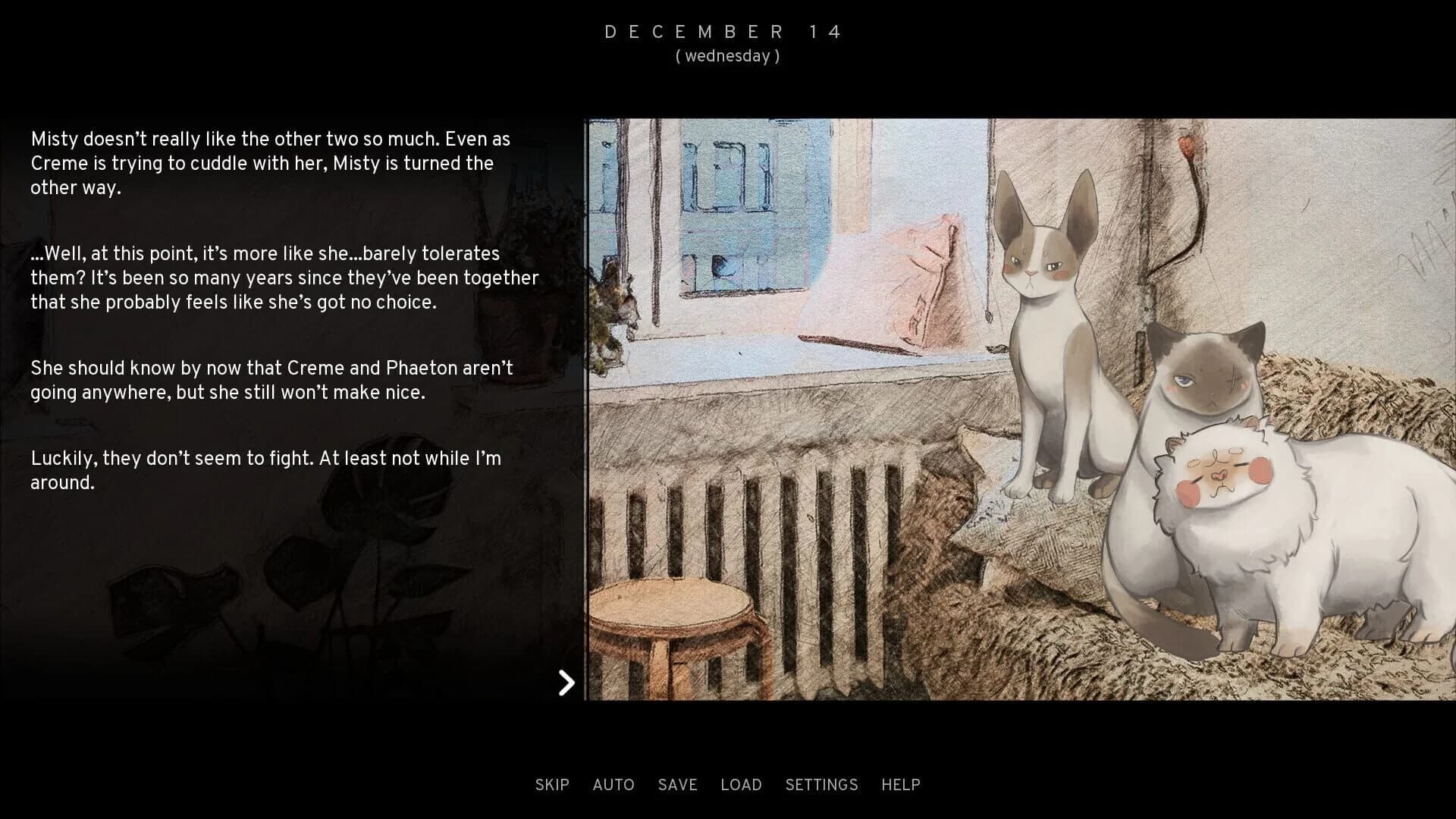This screenshot has height=819, width=1456.
Task: Open the SETTINGS menu
Action: (822, 785)
